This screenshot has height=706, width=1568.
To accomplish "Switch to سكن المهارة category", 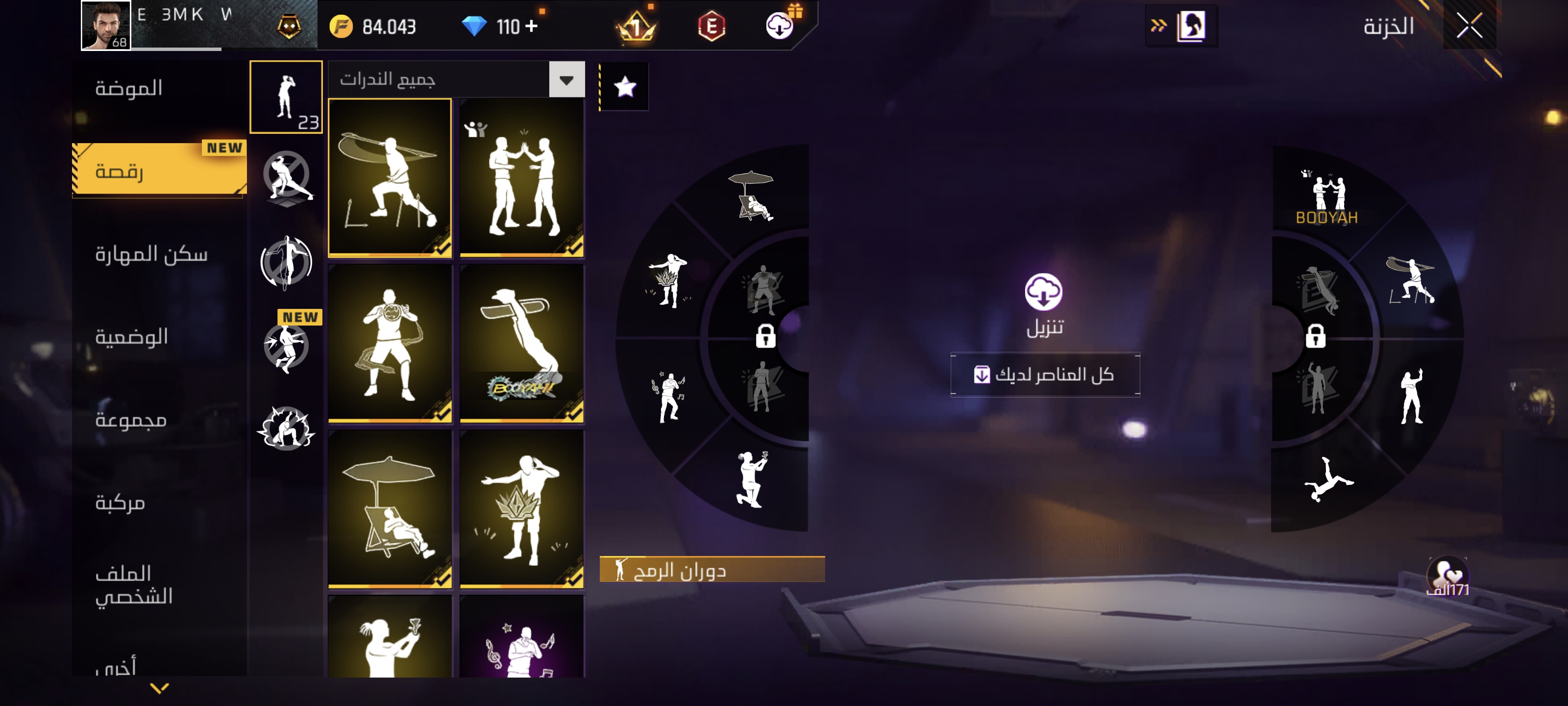I will click(151, 253).
